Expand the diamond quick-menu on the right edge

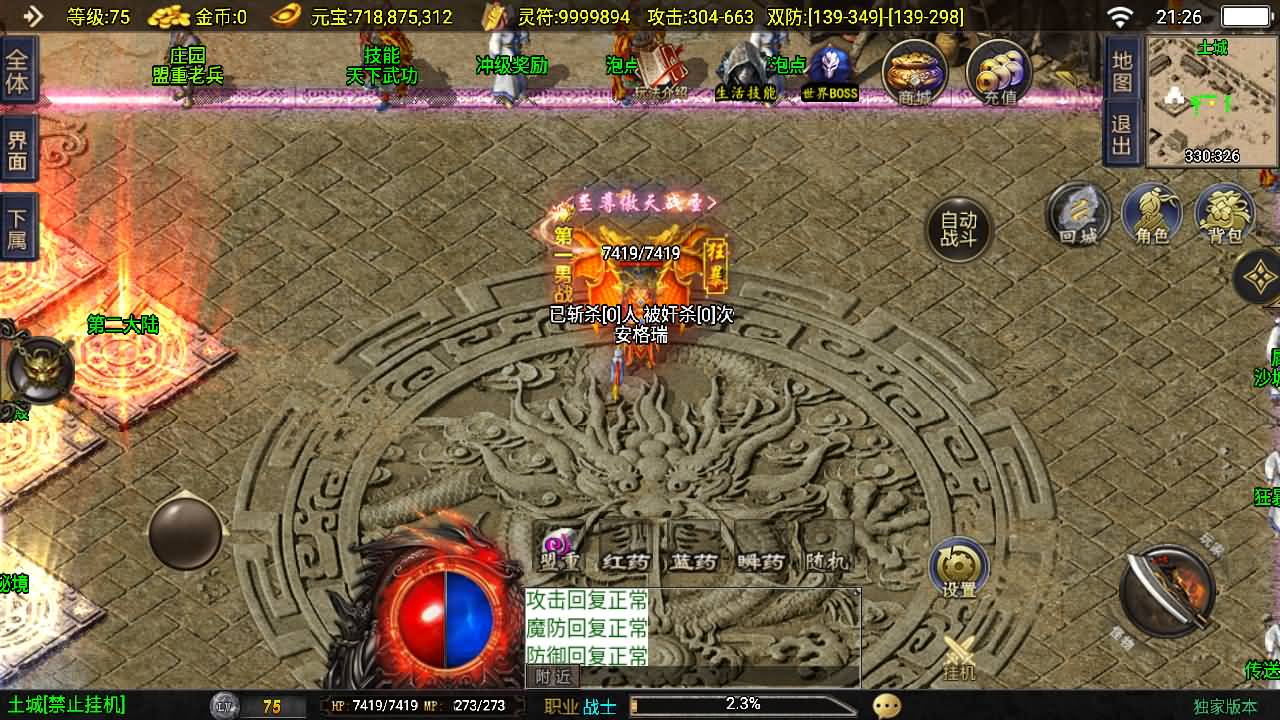click(1257, 275)
